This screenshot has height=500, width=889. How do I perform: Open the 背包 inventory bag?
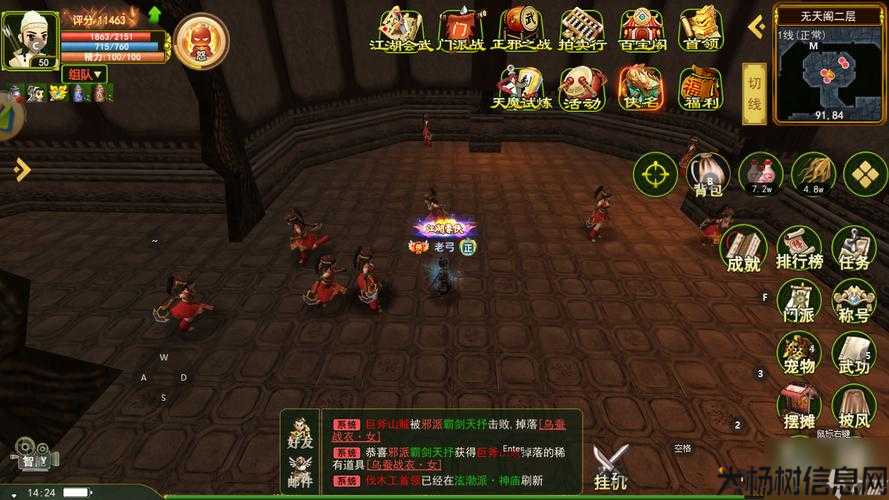(x=707, y=174)
